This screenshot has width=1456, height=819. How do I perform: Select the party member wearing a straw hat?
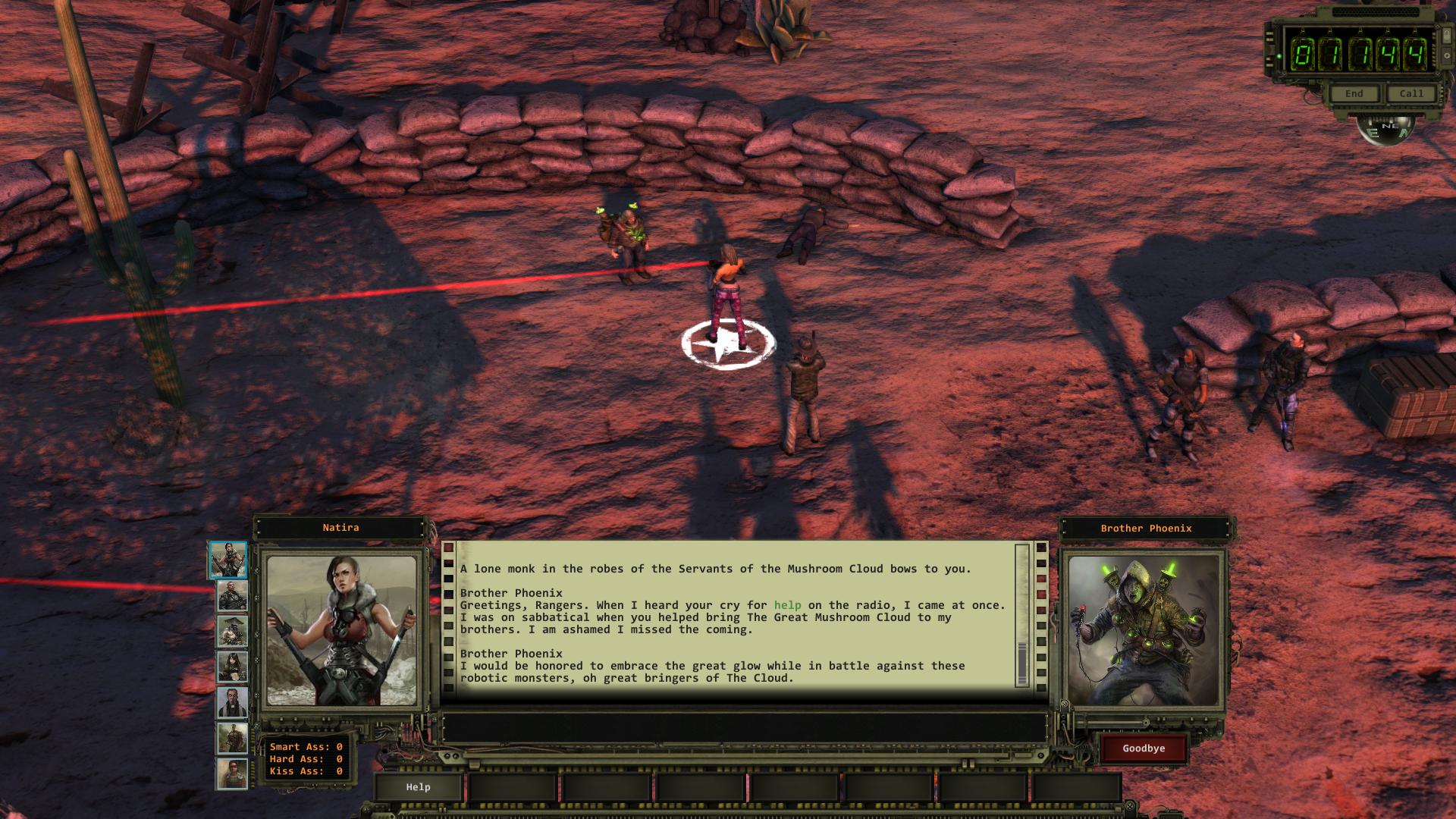(x=232, y=631)
